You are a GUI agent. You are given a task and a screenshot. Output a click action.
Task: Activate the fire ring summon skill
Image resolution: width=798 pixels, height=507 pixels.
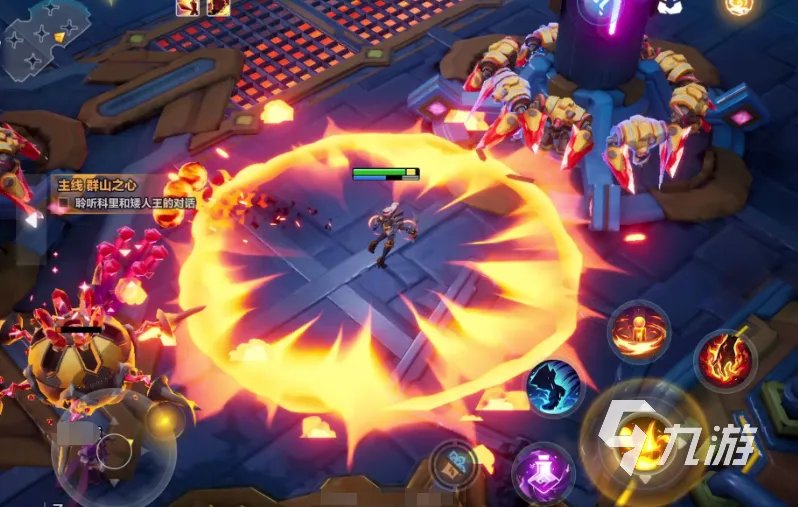pyautogui.click(x=638, y=332)
